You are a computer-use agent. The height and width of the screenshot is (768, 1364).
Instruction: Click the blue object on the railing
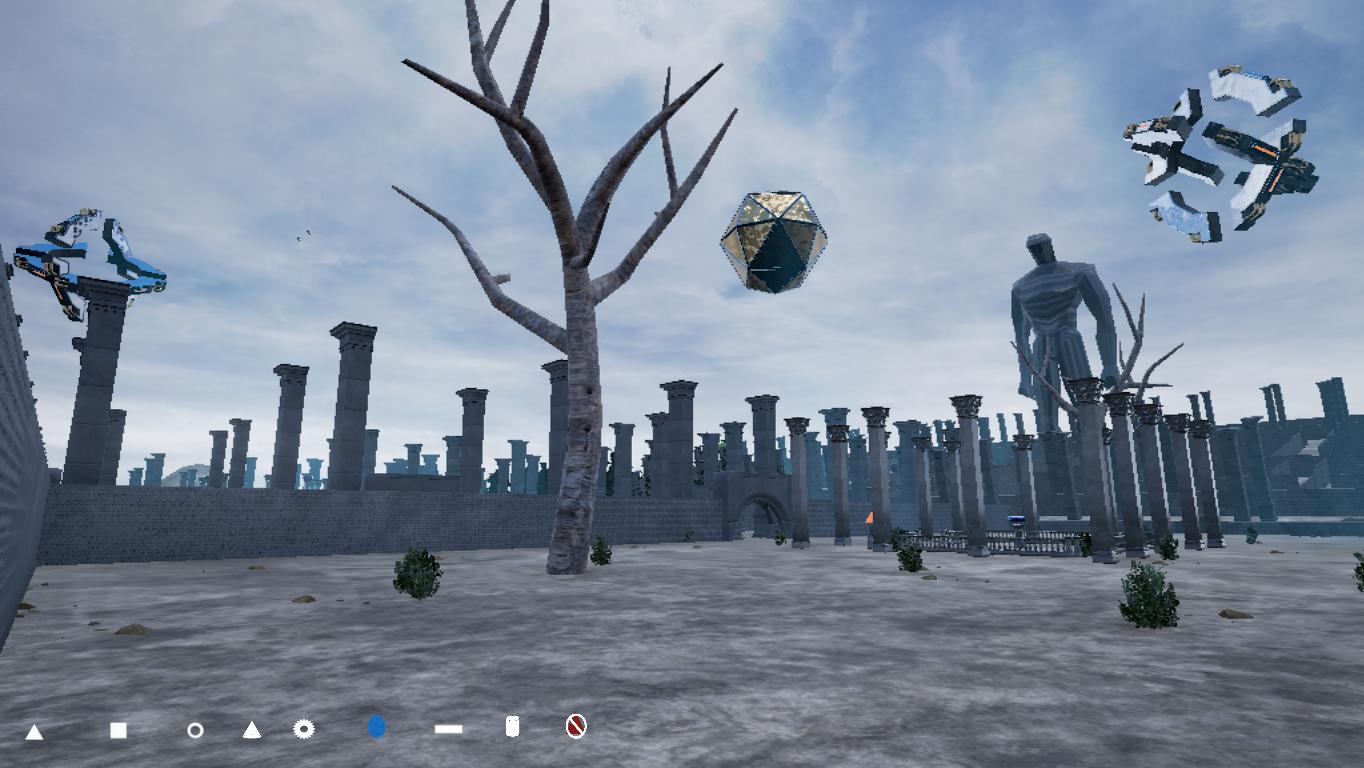point(1018,518)
